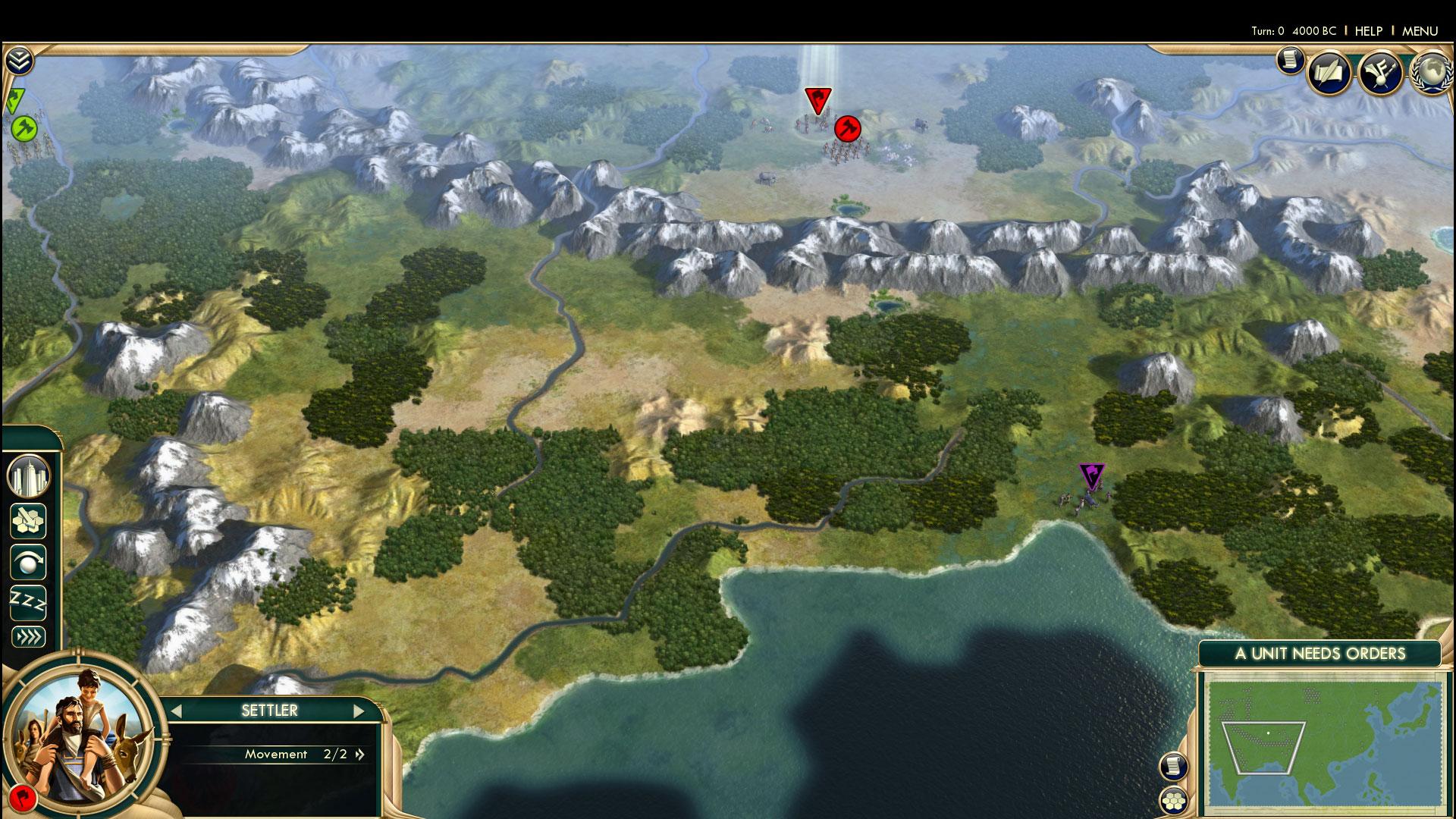Click the small scroll icon under the top bar
The image size is (1456, 819).
pos(1289,60)
